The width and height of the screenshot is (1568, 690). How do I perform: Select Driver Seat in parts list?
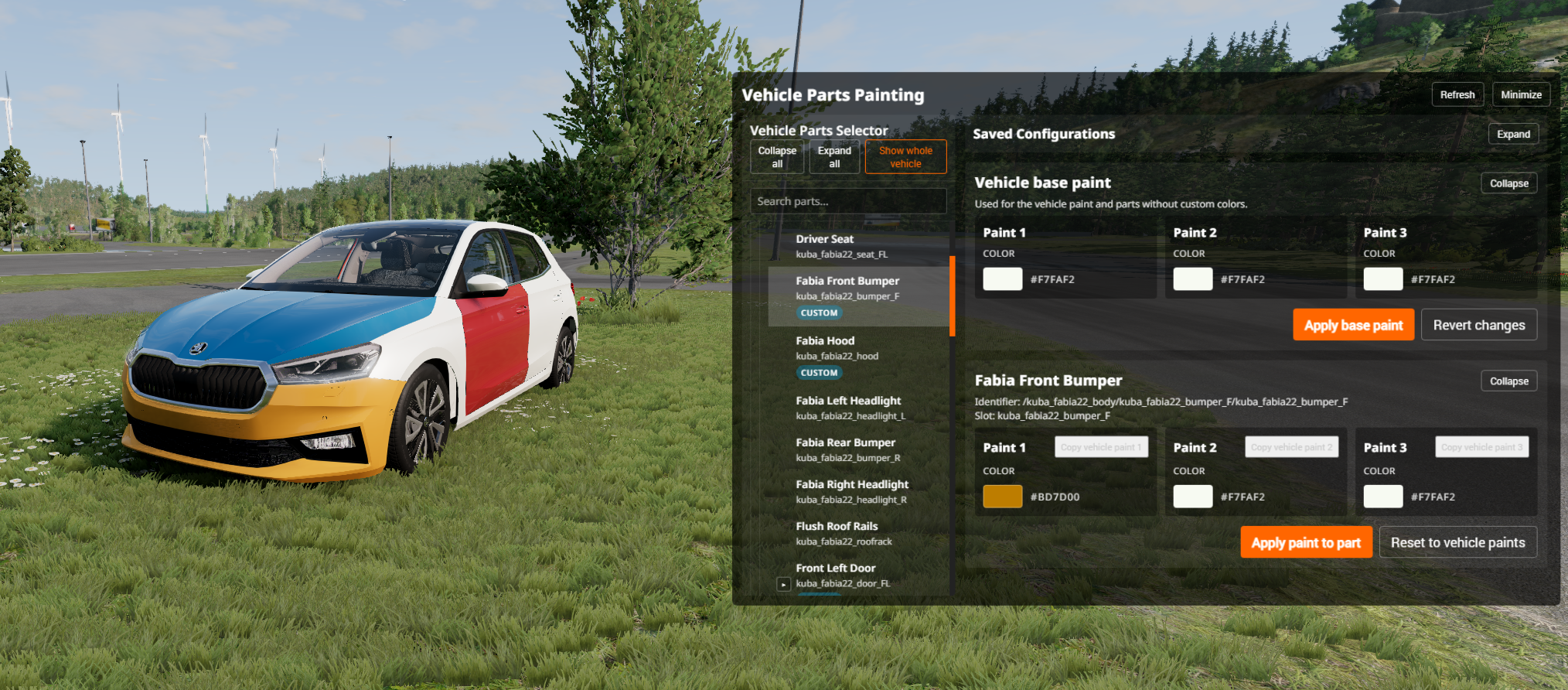click(x=842, y=246)
